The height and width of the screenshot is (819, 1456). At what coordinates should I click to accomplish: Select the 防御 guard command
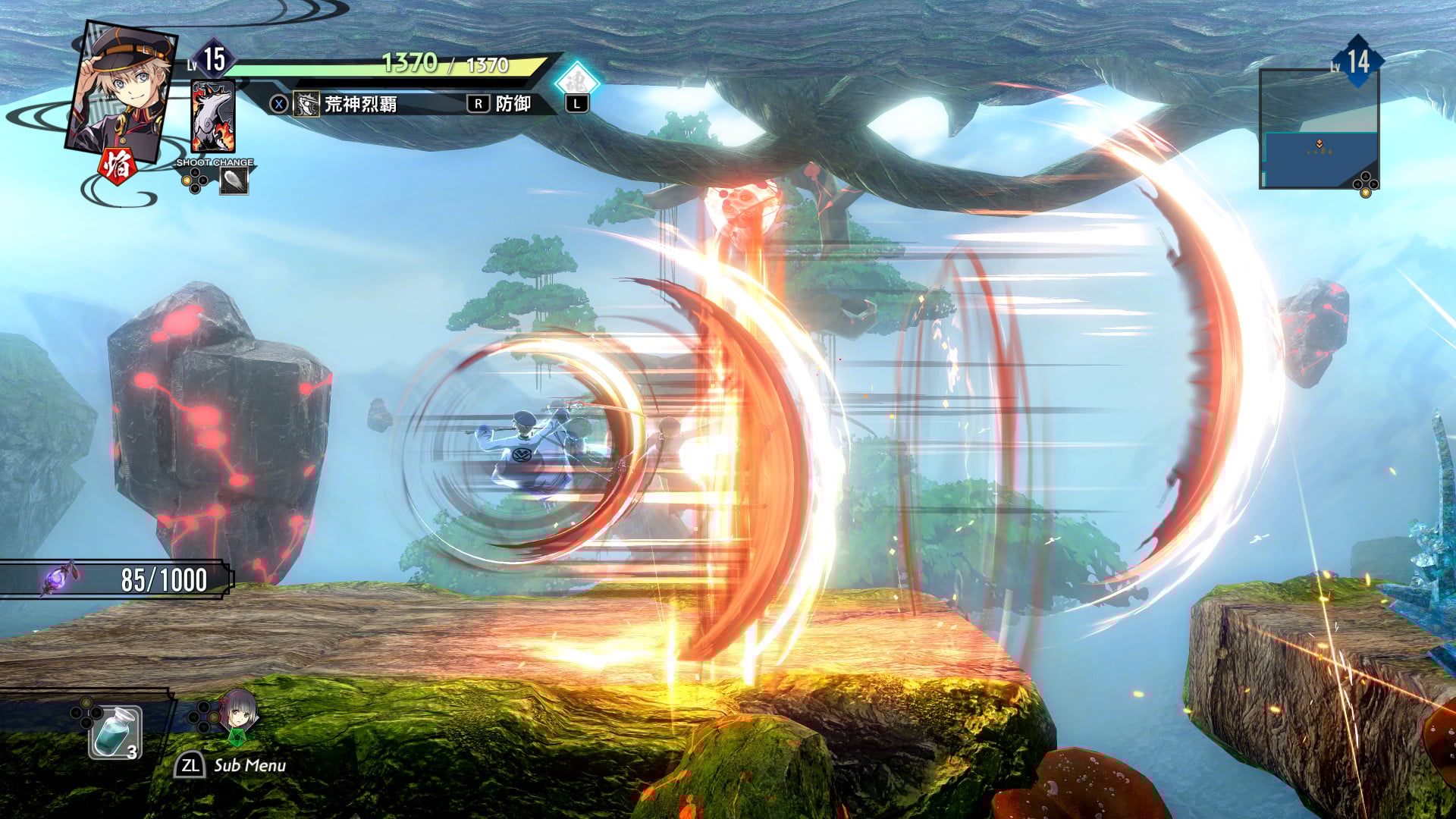[x=513, y=104]
